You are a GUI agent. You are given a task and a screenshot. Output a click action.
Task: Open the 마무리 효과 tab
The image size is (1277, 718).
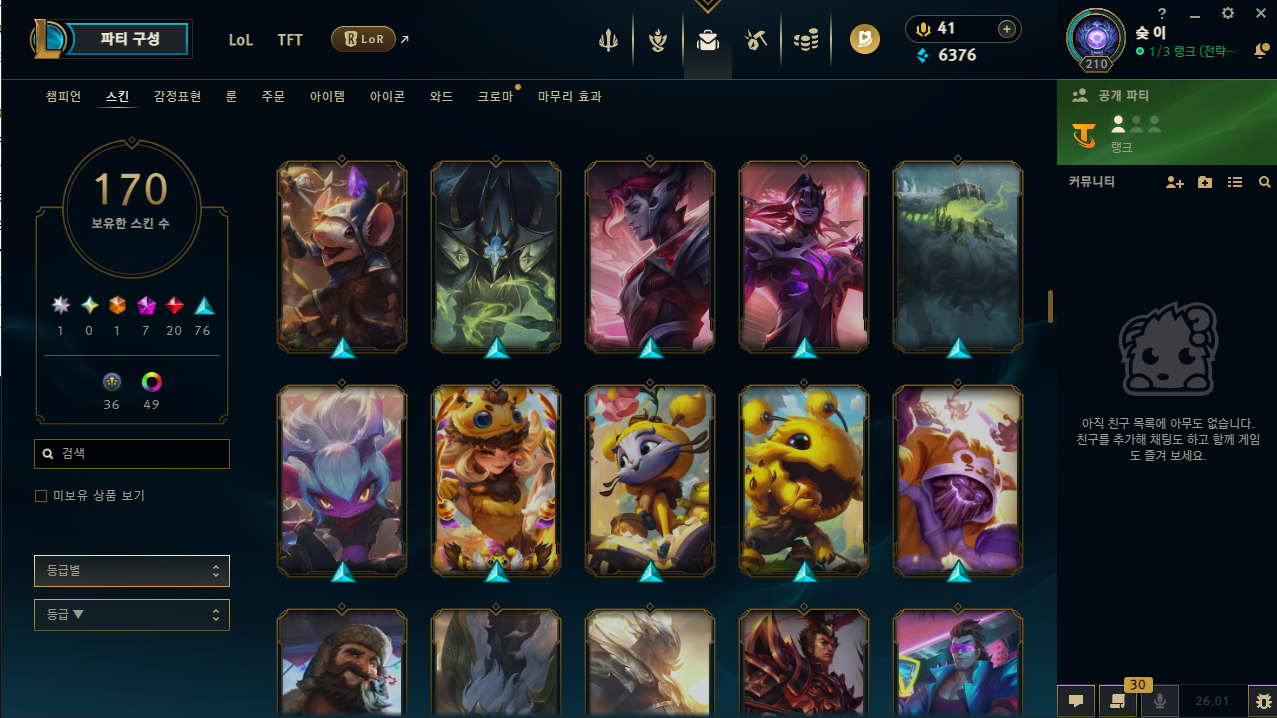click(x=570, y=97)
